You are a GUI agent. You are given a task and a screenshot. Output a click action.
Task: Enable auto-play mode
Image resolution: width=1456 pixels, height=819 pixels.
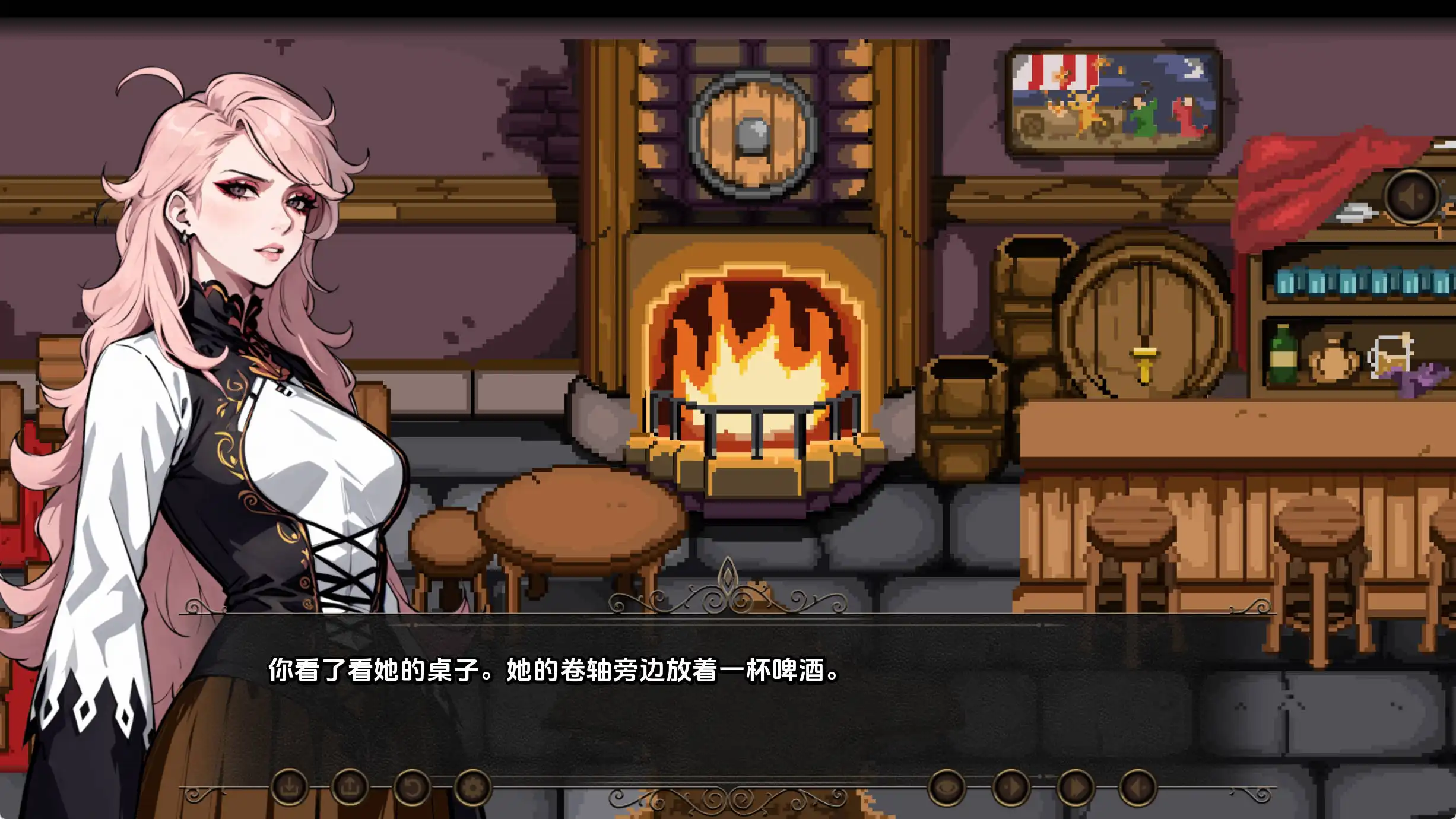click(1012, 789)
